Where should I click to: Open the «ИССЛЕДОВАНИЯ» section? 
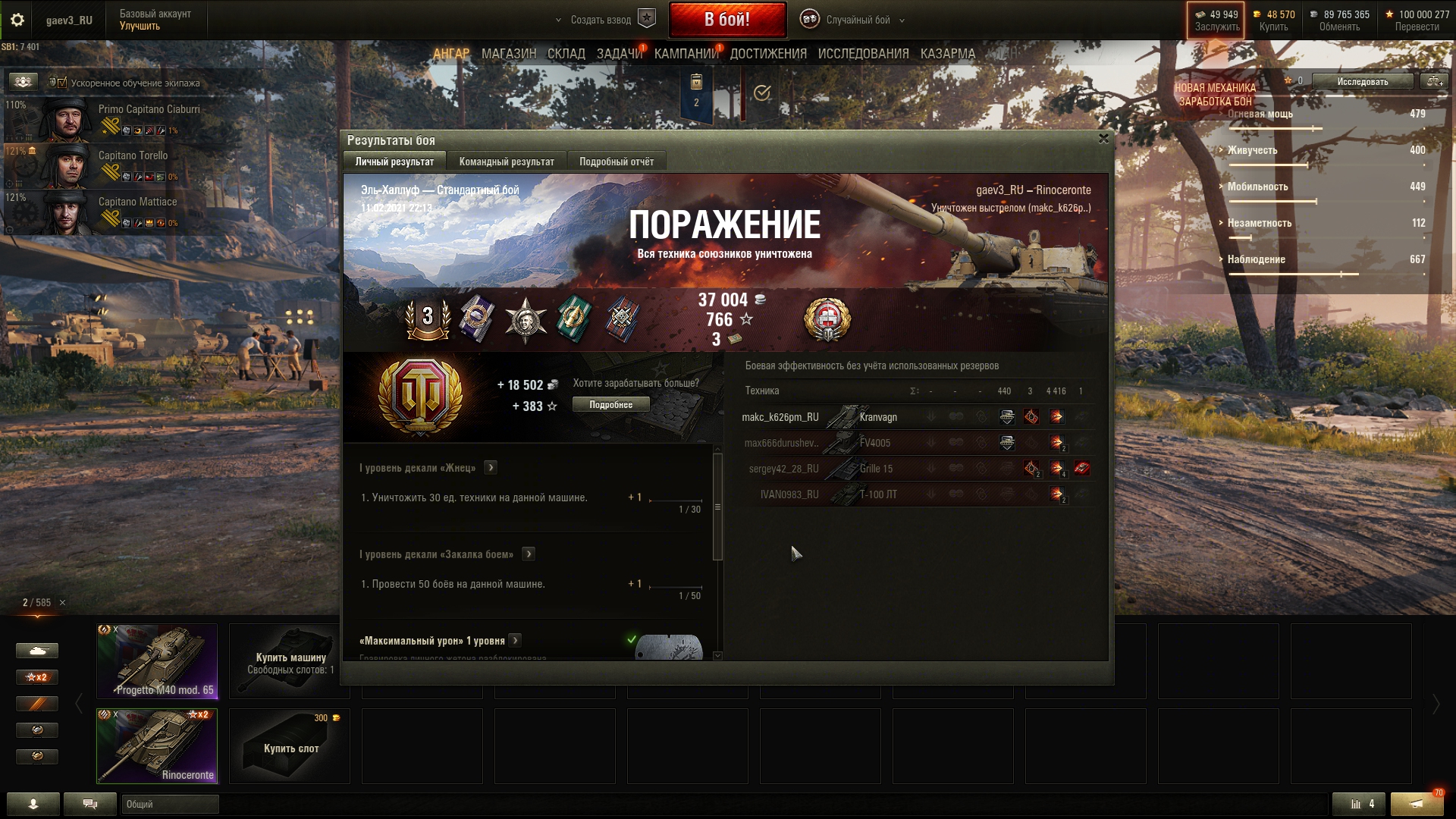point(863,54)
